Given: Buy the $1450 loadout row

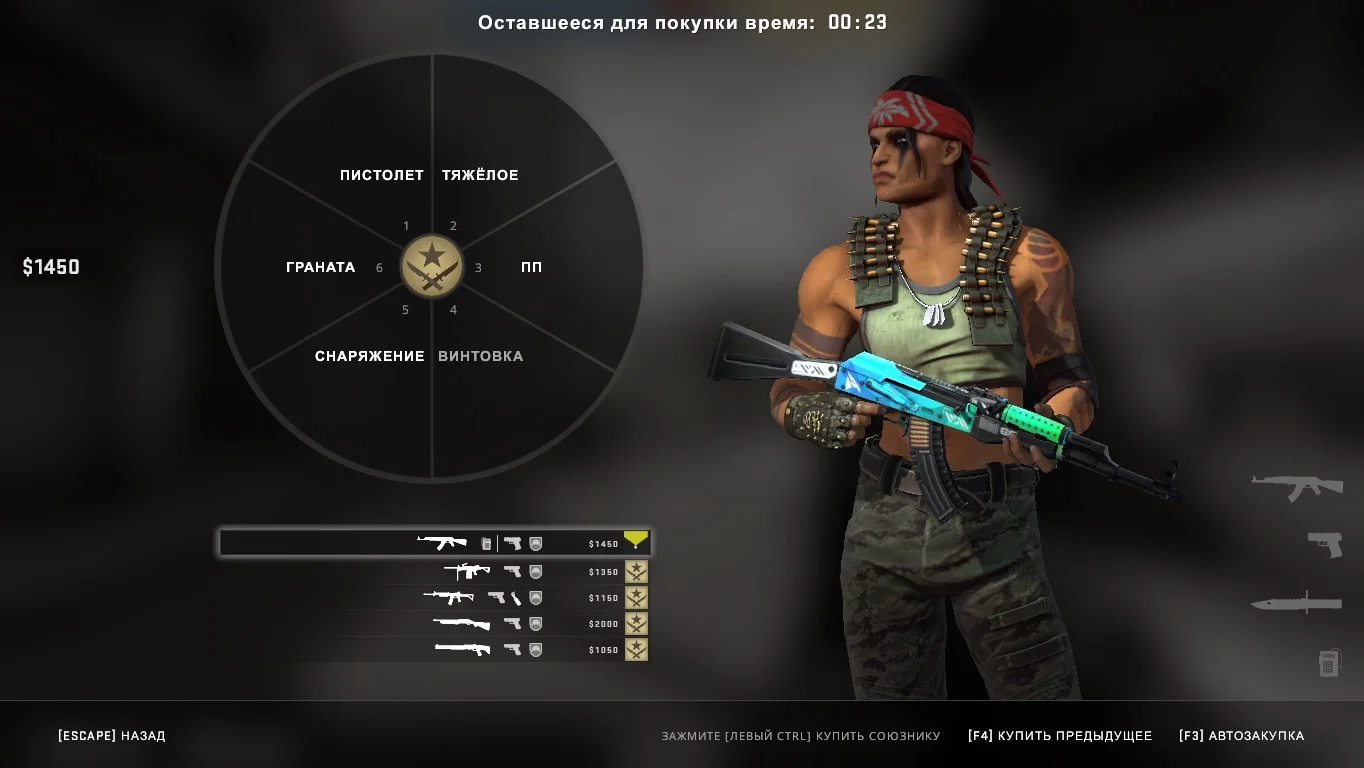Looking at the screenshot, I should tap(435, 543).
